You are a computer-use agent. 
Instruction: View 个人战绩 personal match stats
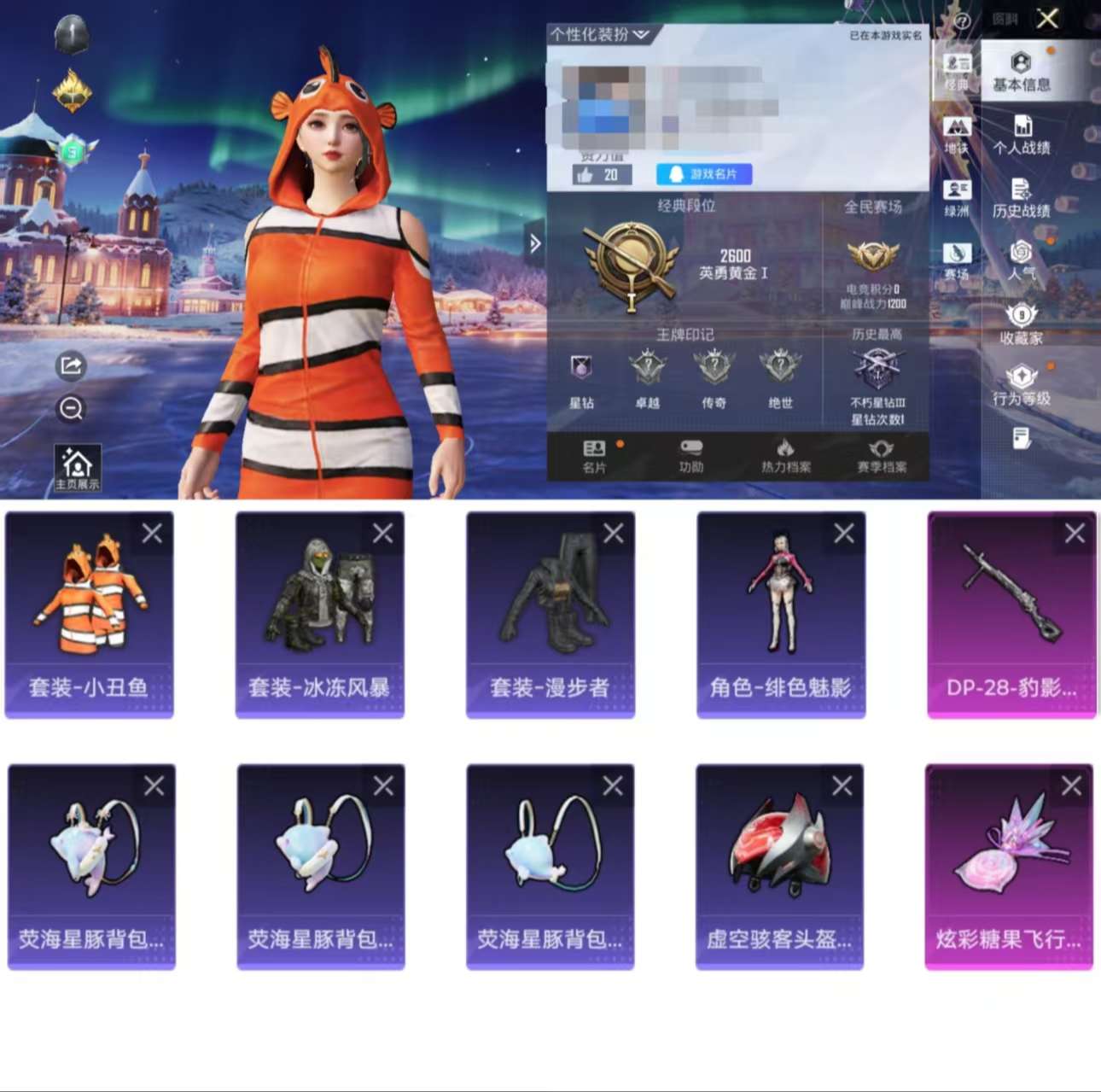tap(1021, 137)
